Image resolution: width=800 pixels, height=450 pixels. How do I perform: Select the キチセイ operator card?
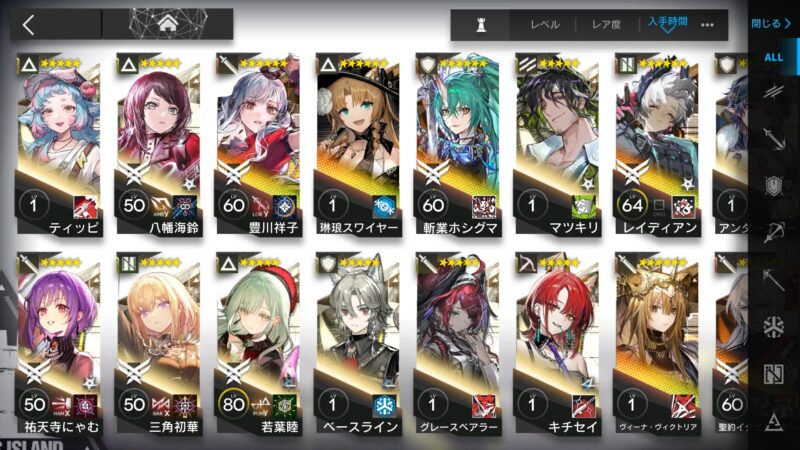(556, 345)
